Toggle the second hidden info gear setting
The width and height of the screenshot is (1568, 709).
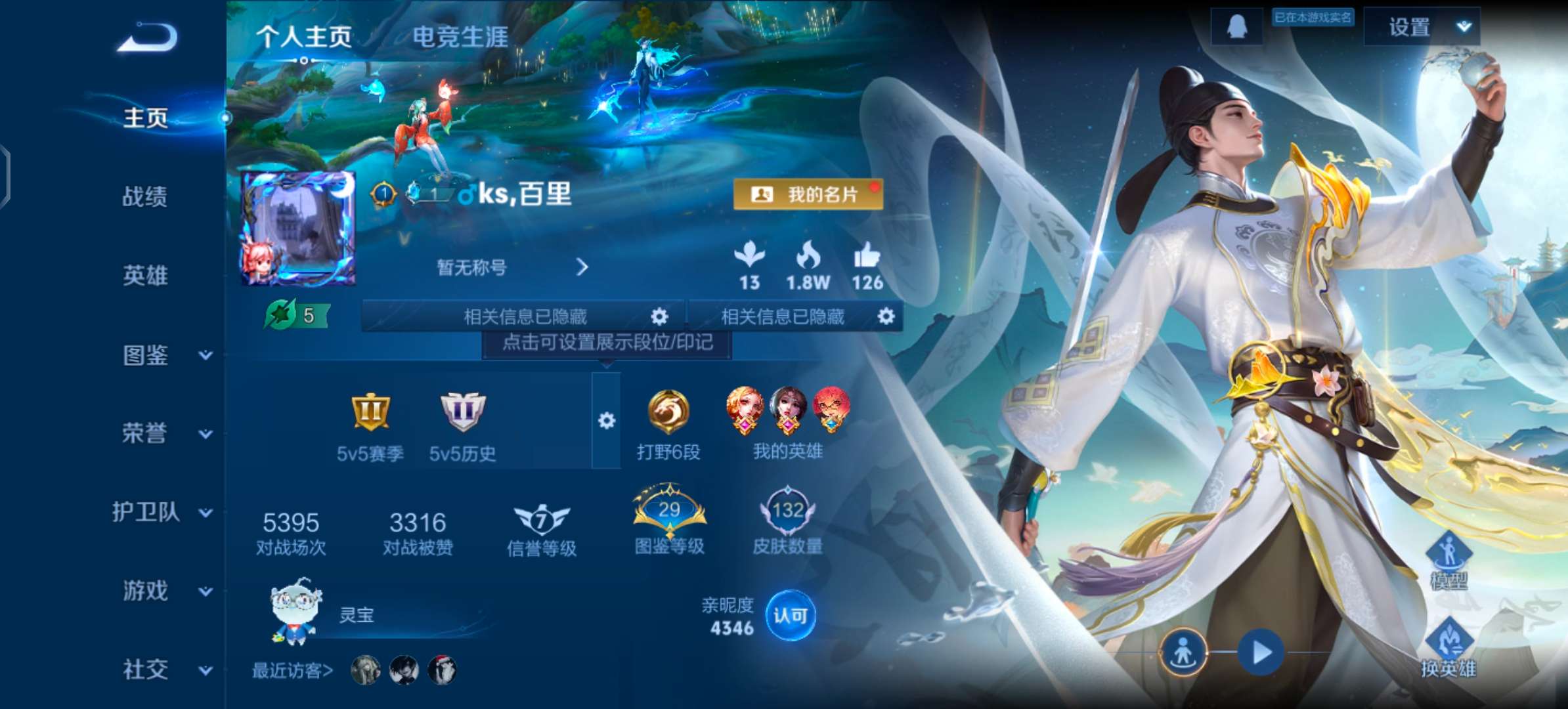[x=886, y=316]
